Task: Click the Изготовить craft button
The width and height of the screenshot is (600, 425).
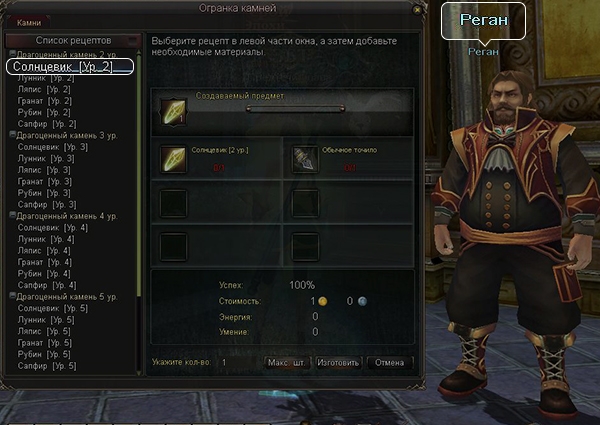Action: (x=337, y=363)
